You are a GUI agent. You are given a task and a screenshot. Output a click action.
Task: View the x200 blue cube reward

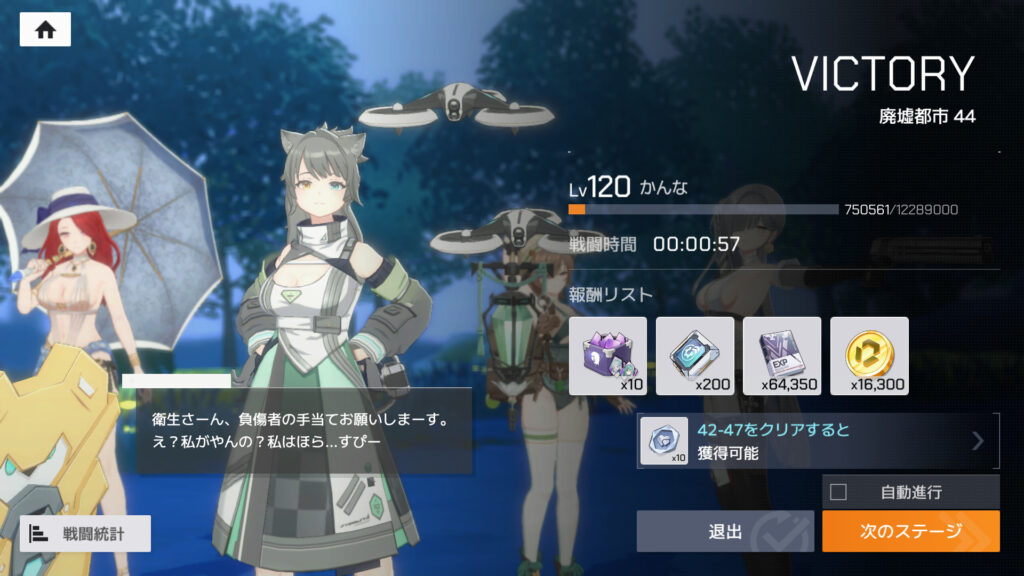pos(695,356)
